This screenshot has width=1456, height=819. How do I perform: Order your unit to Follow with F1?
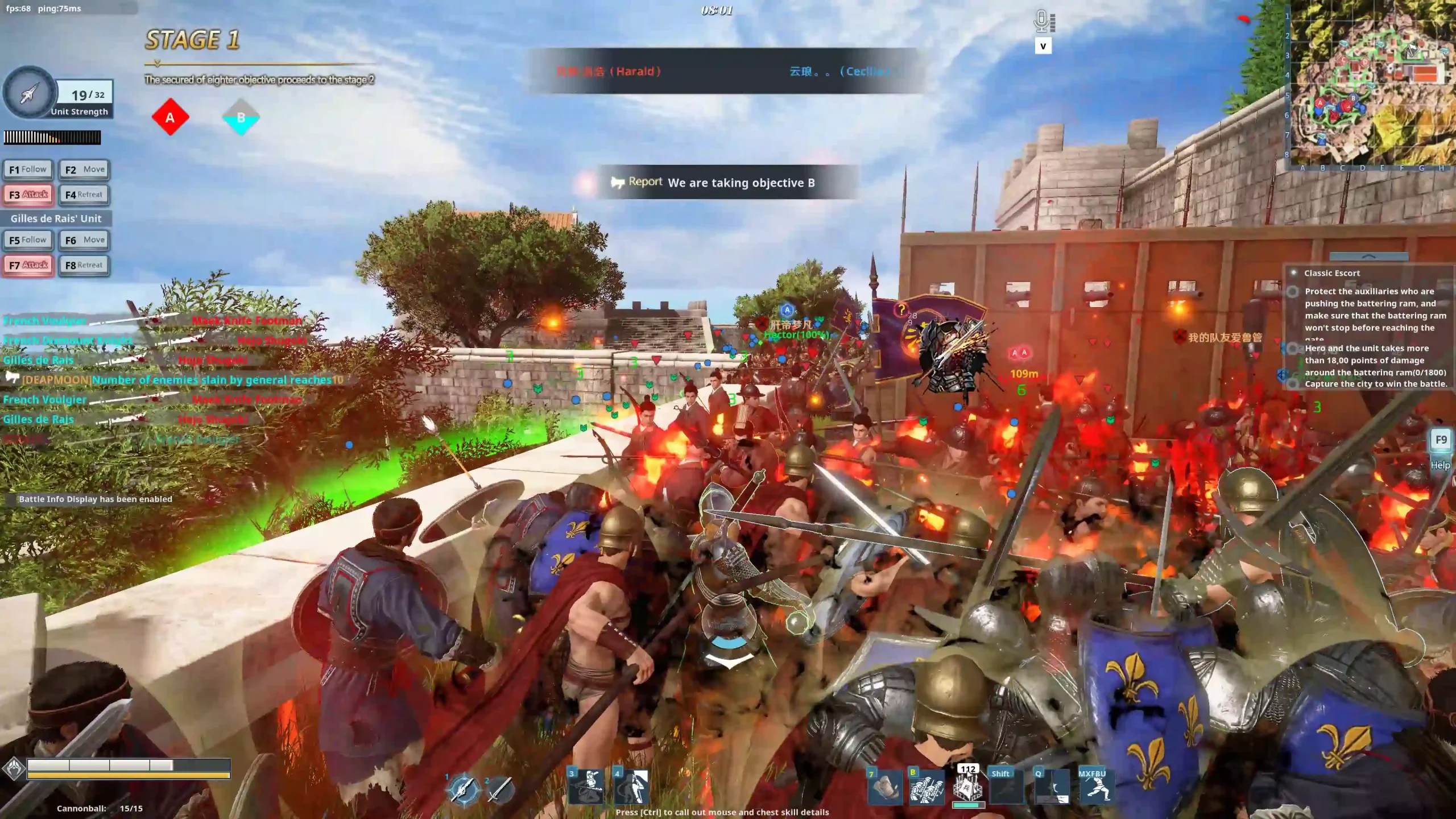tap(28, 169)
